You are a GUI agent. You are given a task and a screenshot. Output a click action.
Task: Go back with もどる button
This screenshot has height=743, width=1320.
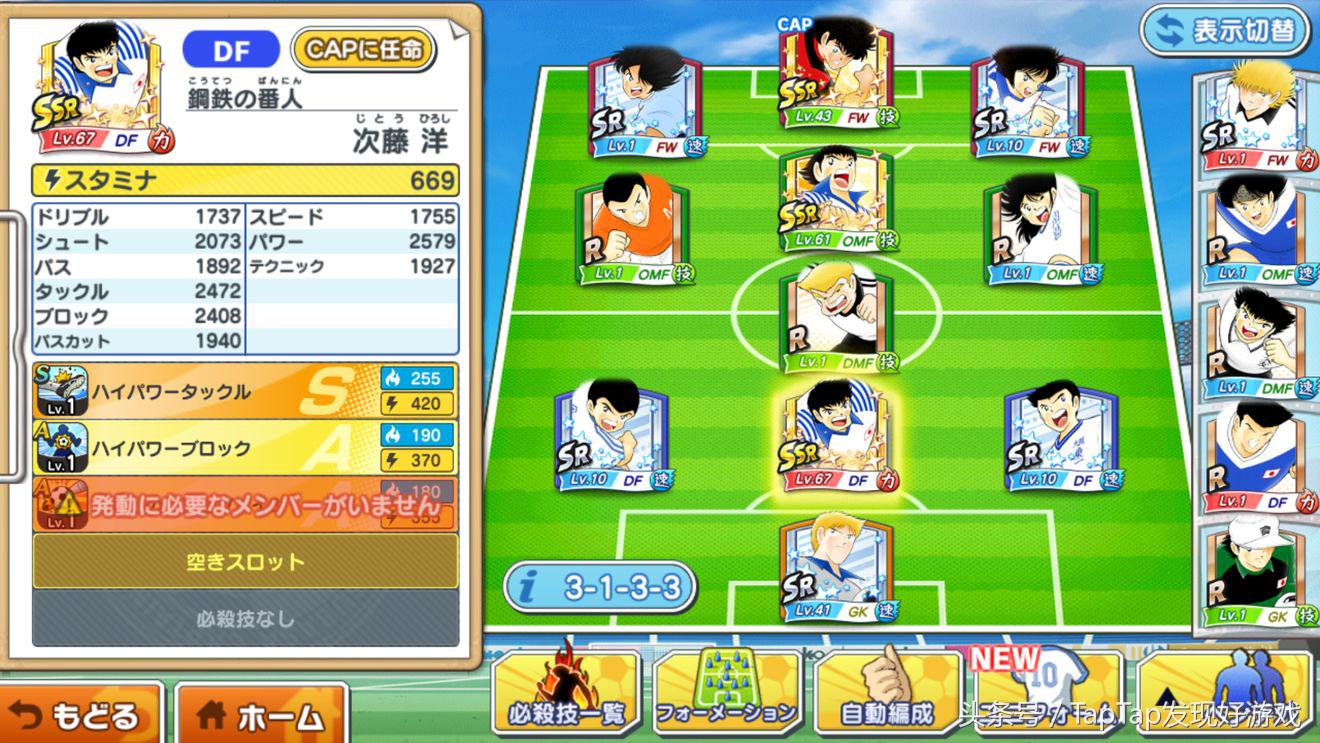78,714
